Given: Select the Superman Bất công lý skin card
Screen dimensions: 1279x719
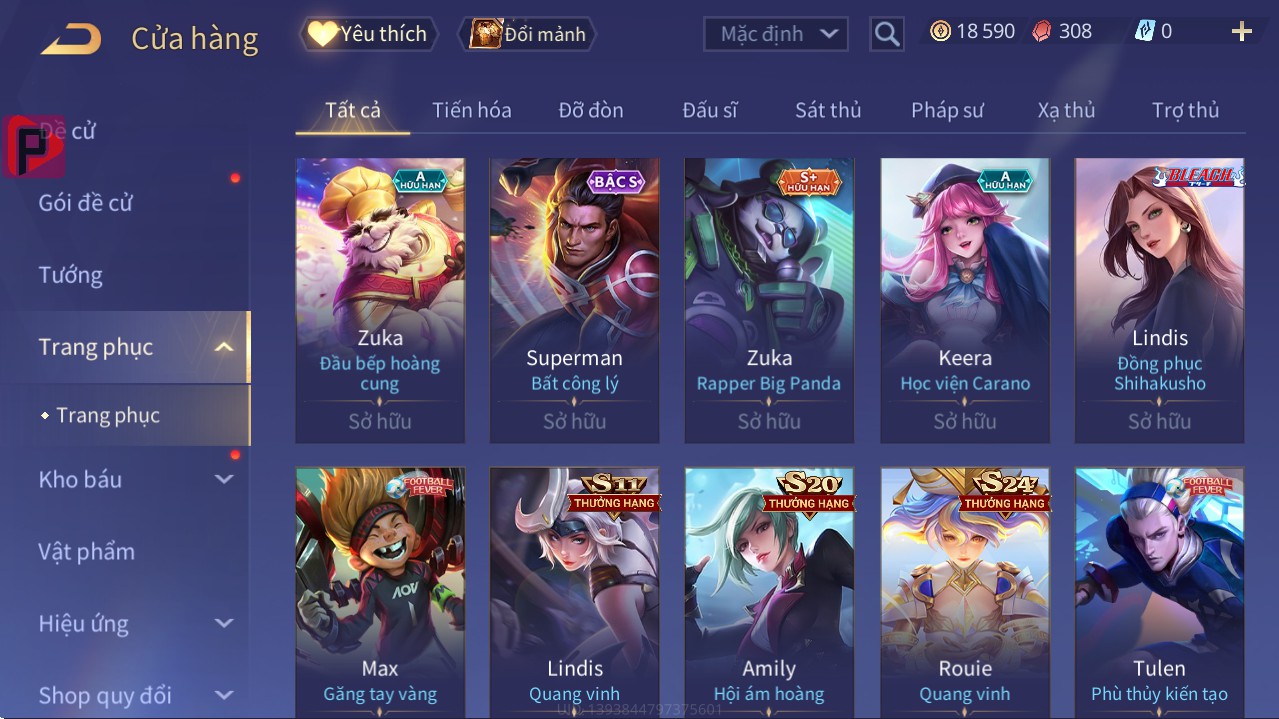Looking at the screenshot, I should 574,300.
